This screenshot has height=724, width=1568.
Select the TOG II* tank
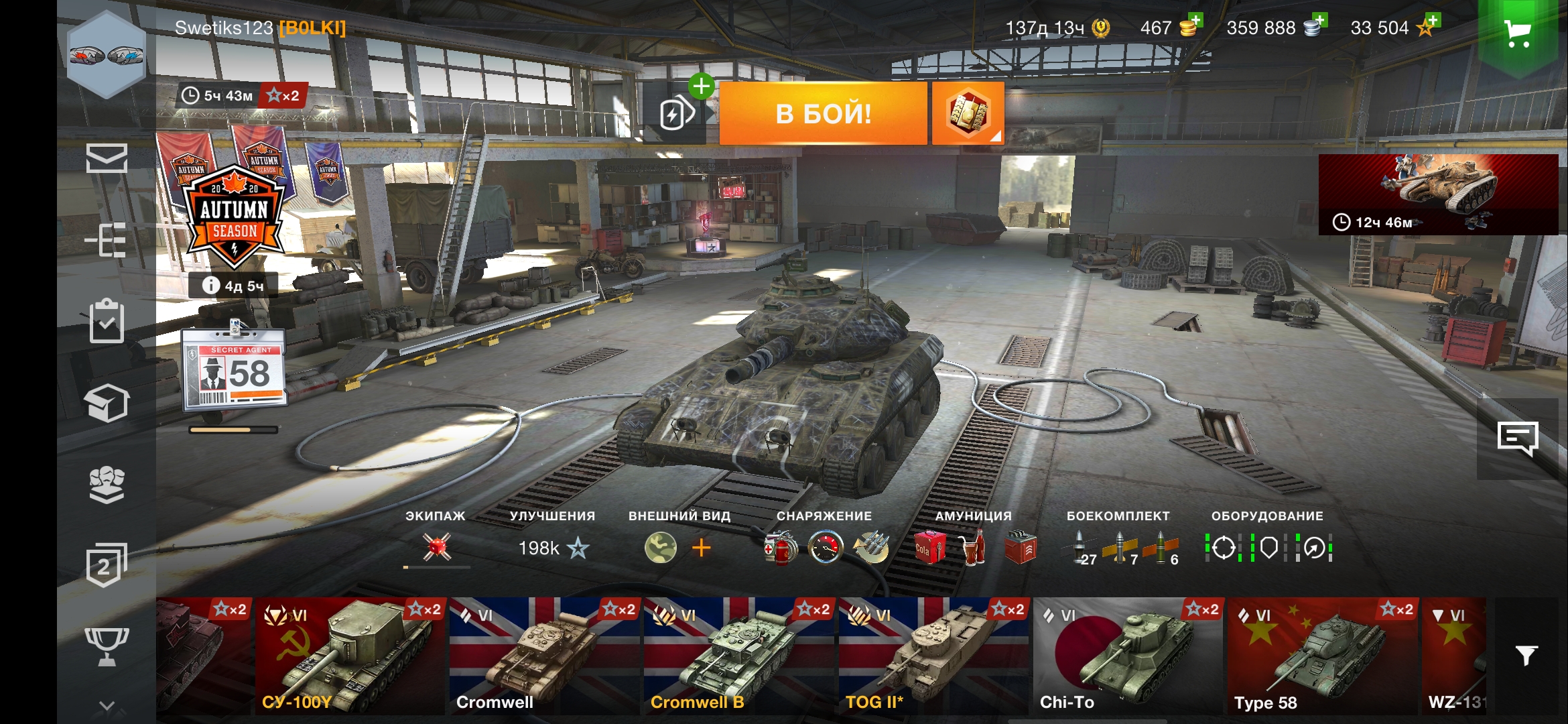933,656
